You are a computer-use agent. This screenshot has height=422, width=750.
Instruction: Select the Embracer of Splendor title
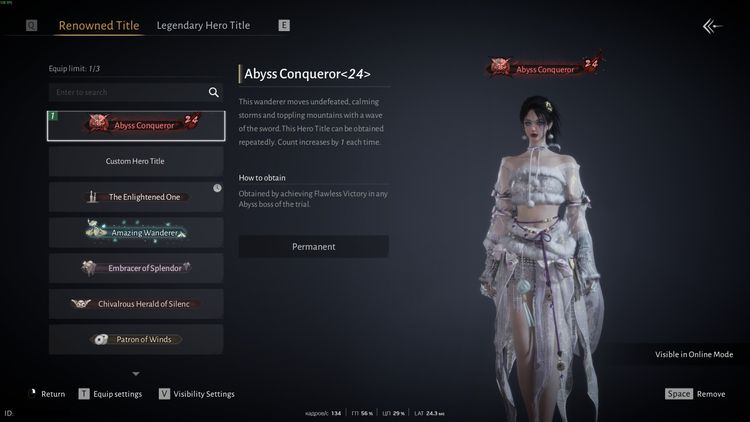pos(136,268)
